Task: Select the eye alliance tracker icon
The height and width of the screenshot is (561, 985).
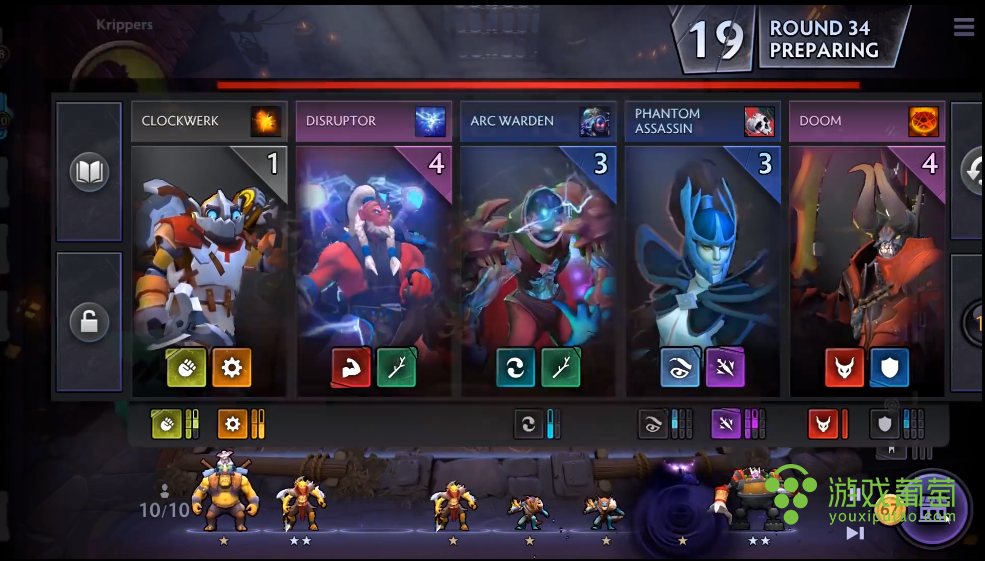Action: tap(653, 425)
